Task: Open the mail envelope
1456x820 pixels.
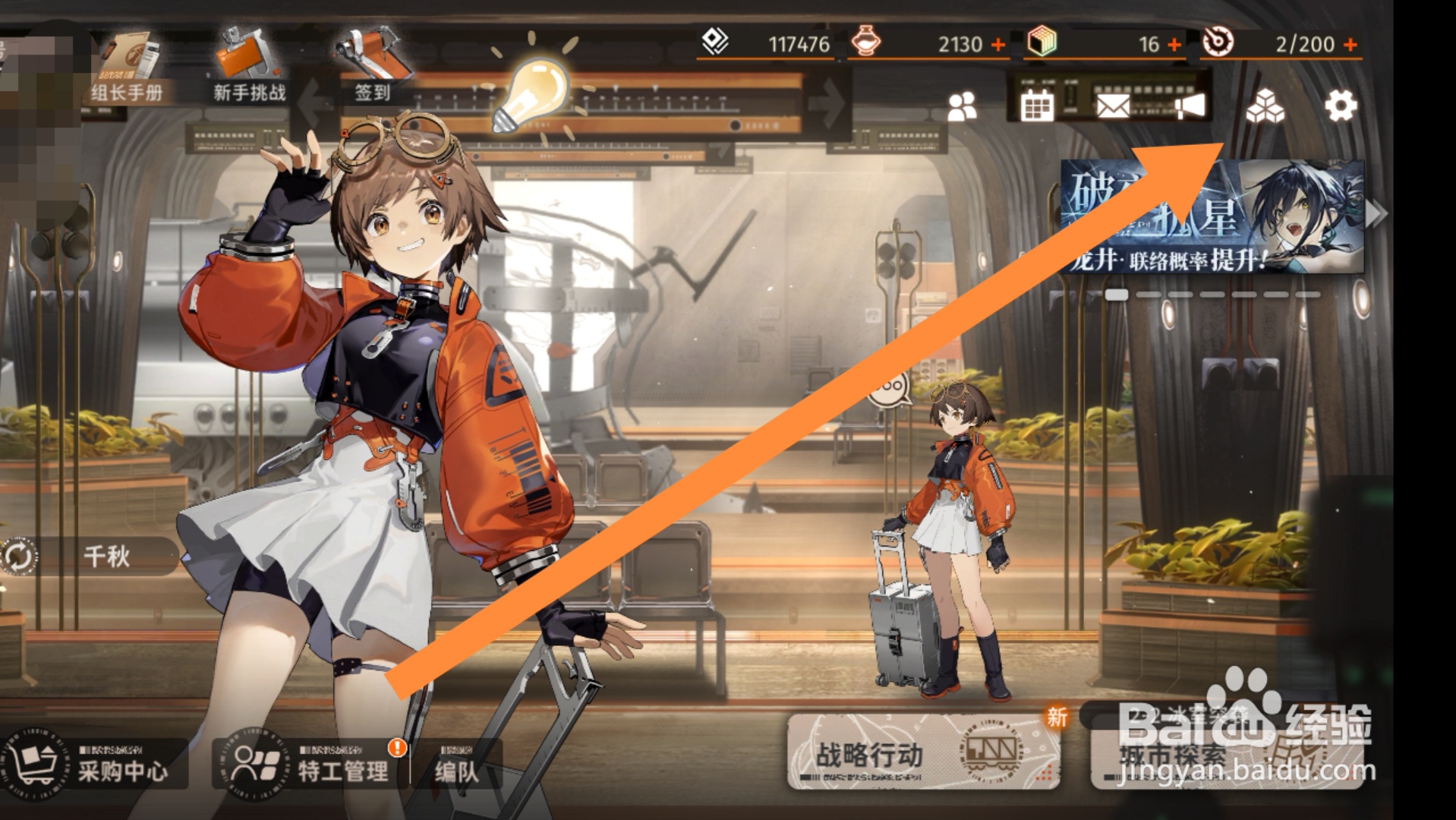Action: click(x=1113, y=106)
